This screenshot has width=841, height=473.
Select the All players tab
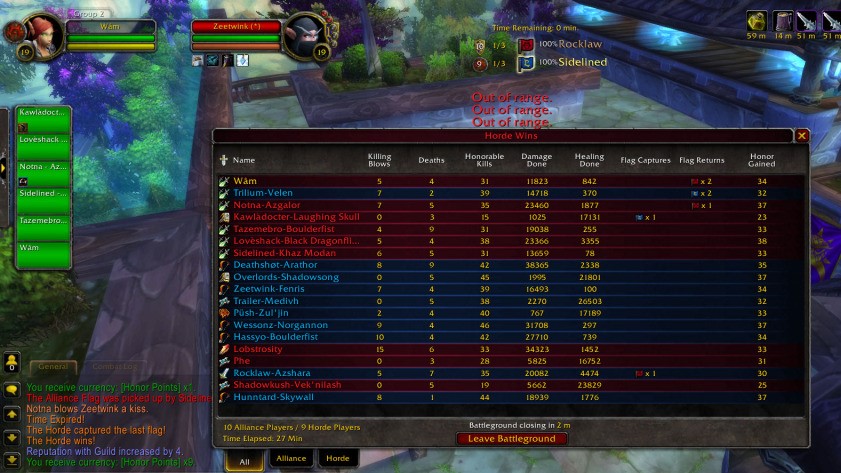click(245, 458)
